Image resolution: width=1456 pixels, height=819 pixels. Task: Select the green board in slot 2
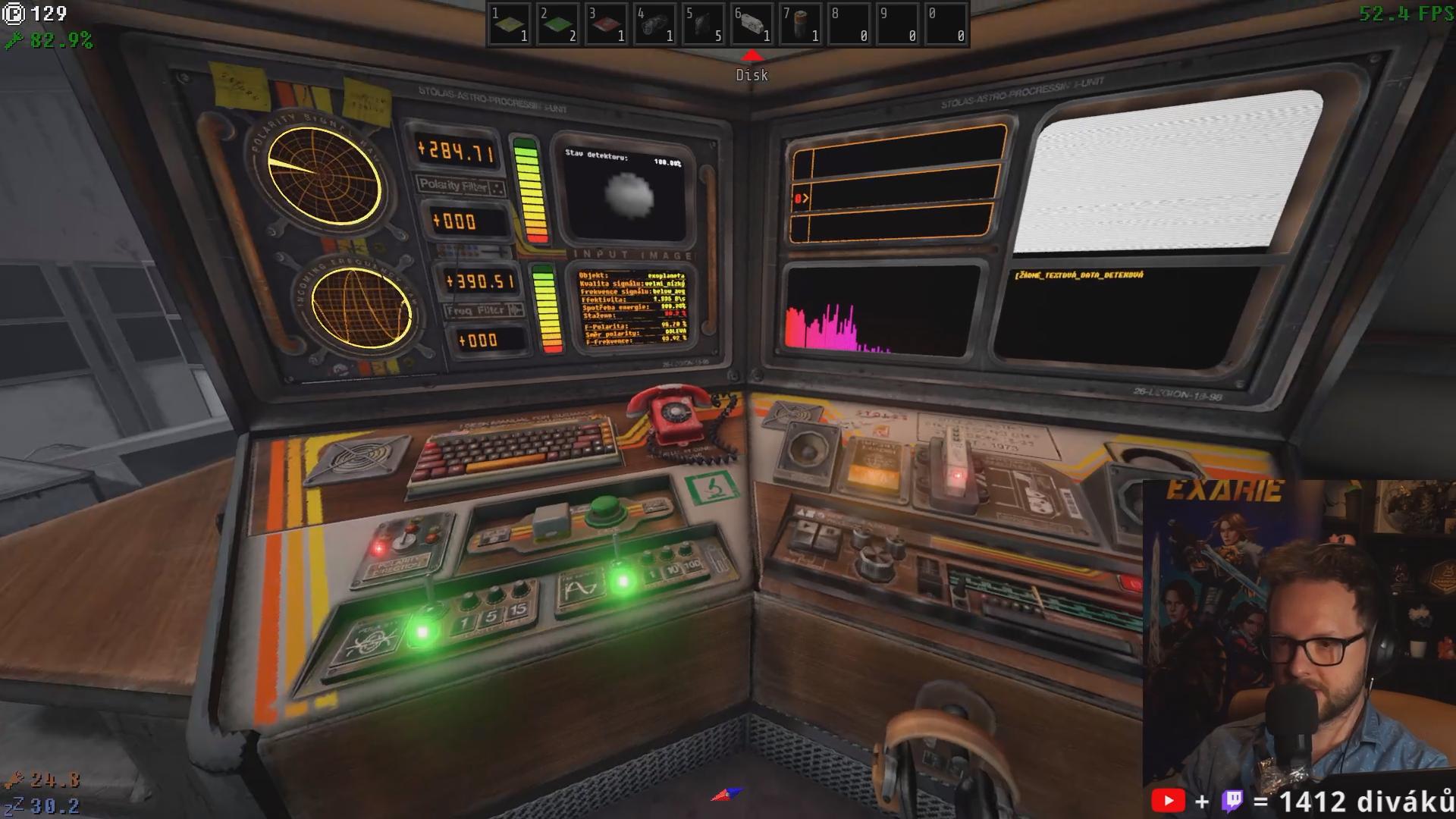pos(557,24)
